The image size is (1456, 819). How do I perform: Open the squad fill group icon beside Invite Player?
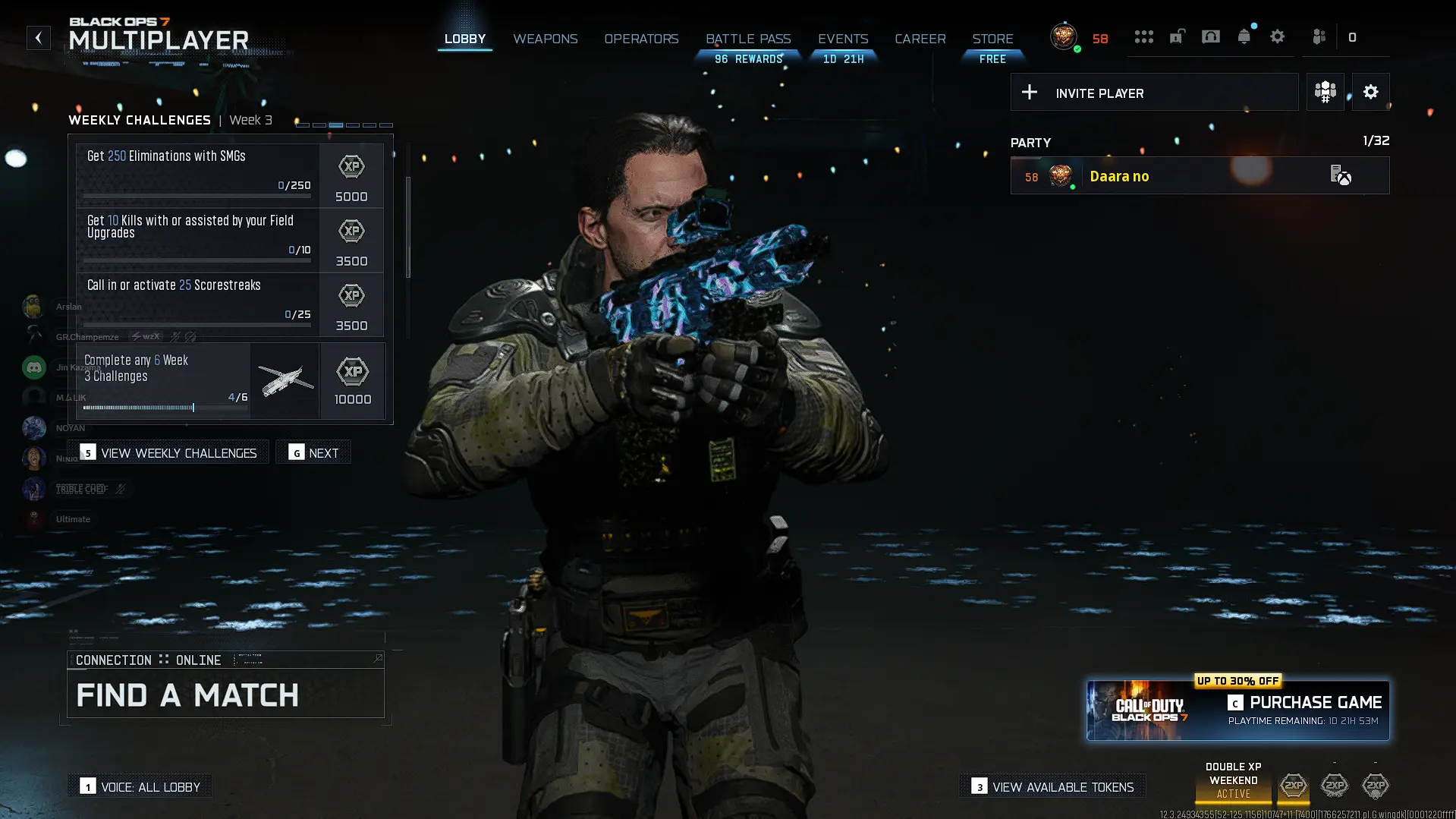point(1325,92)
